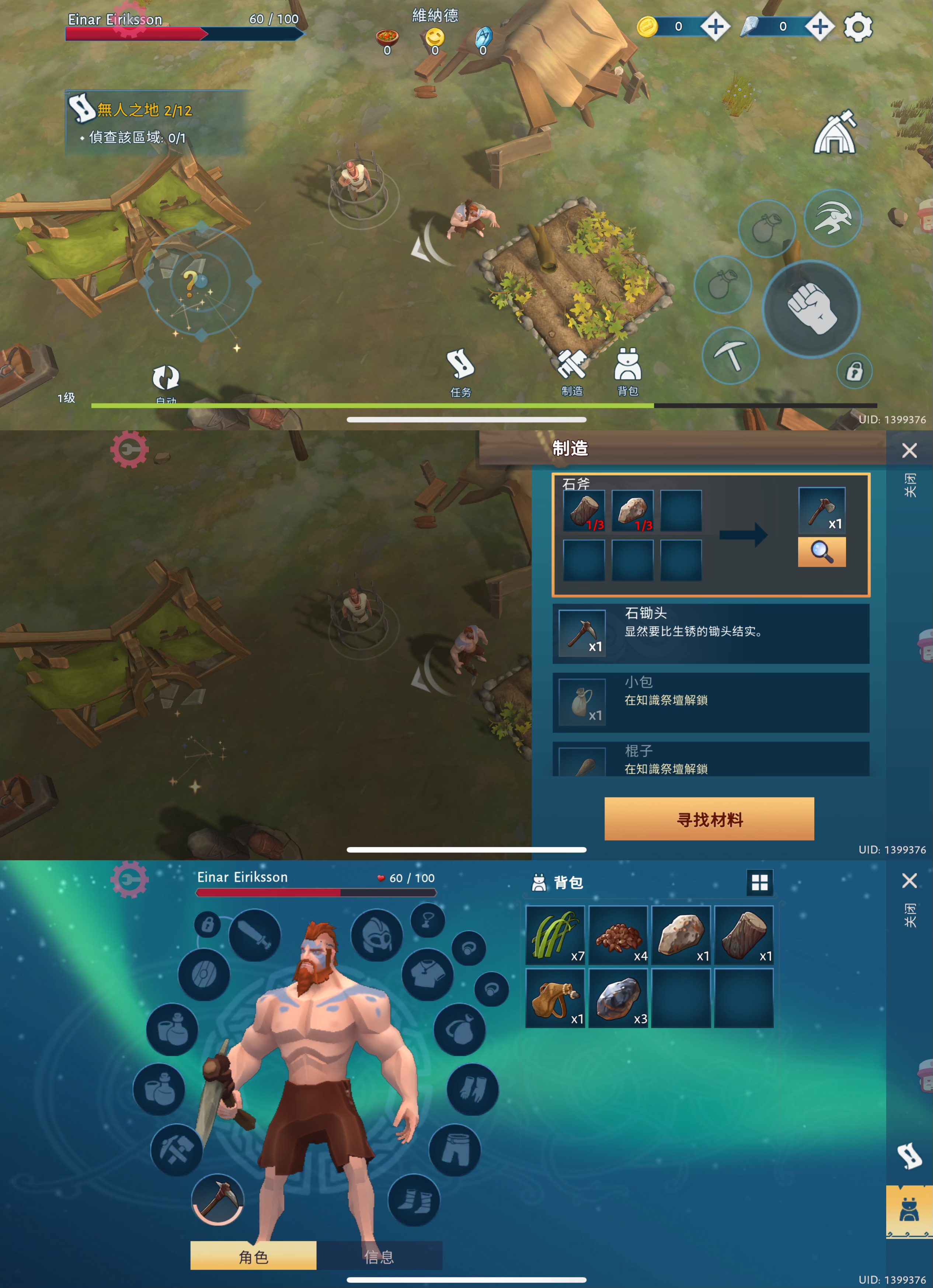Screen dimensions: 933x1288
Task: Use the pickaxe gather button
Action: coord(730,355)
